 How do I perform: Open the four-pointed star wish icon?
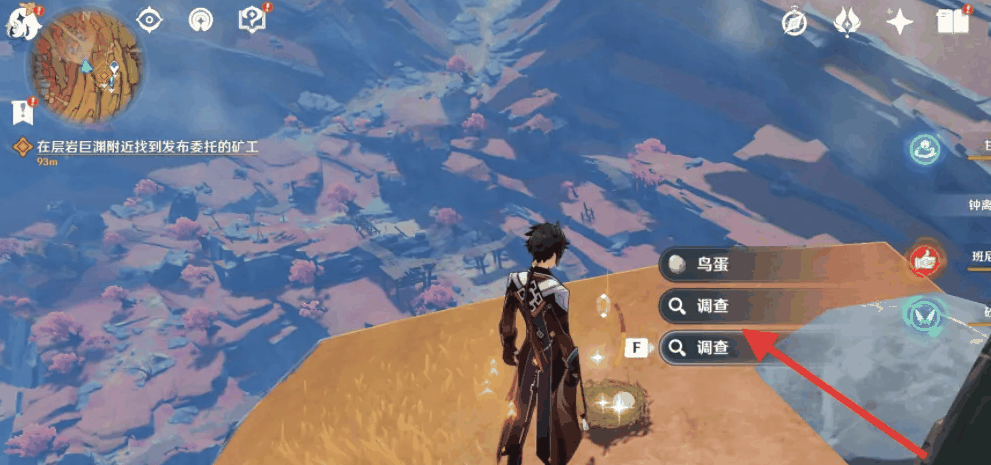point(899,23)
